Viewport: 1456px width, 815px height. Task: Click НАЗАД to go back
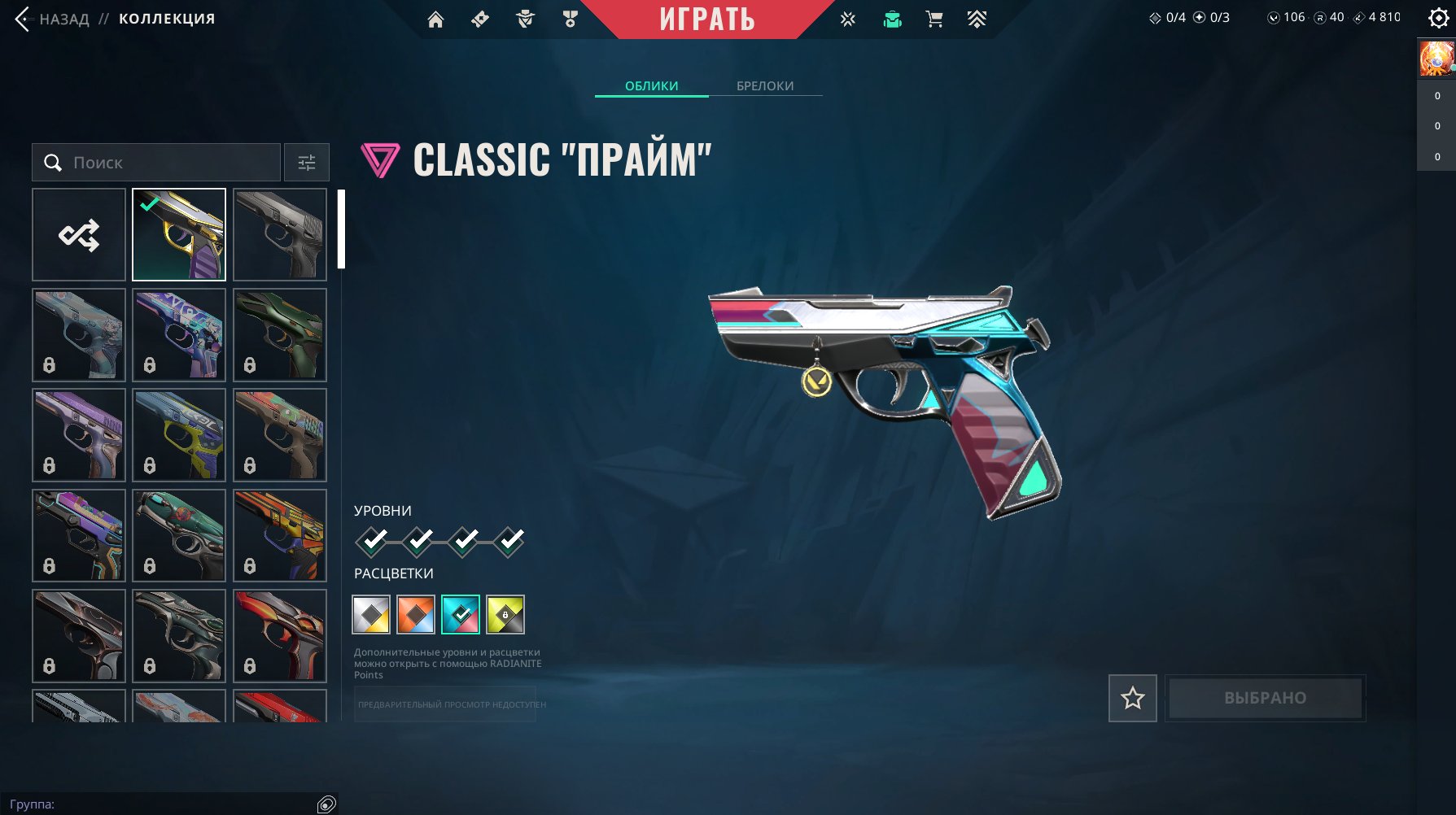tap(61, 18)
